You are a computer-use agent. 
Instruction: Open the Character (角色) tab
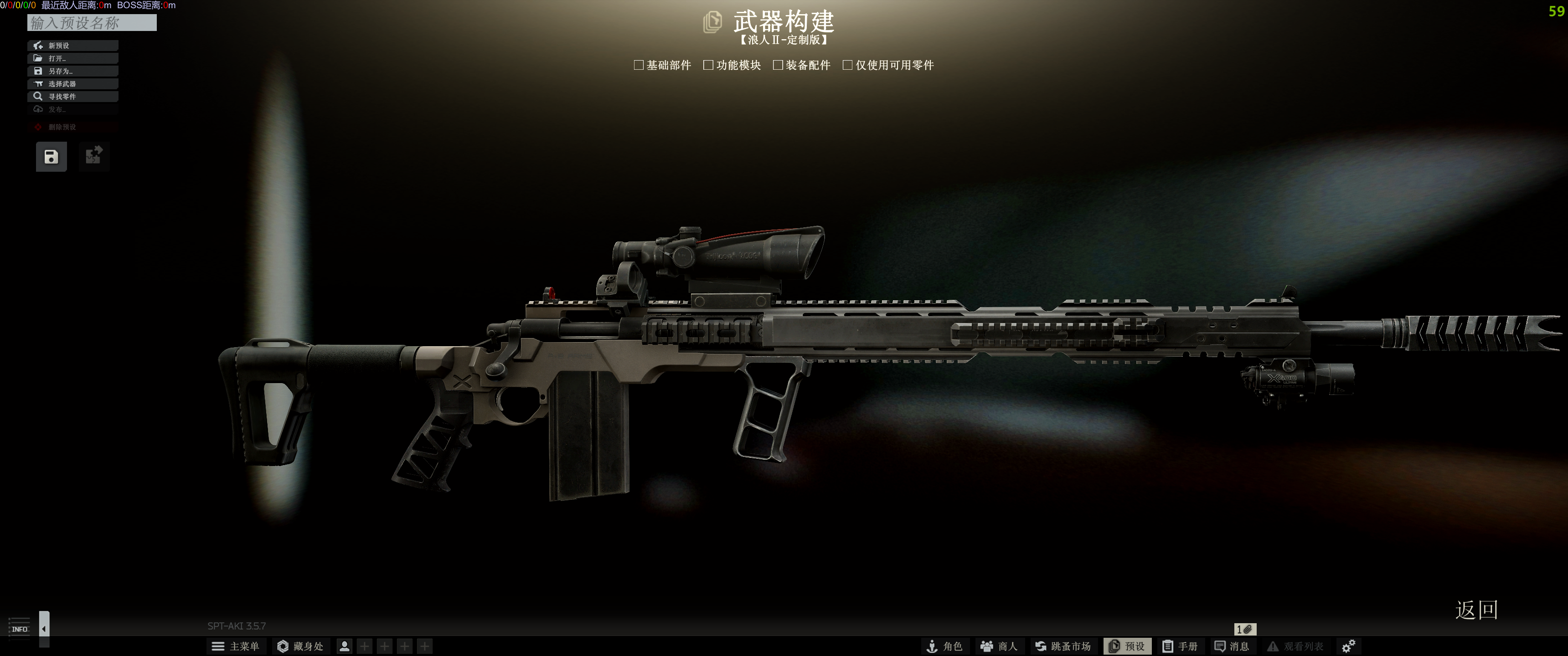pos(944,646)
